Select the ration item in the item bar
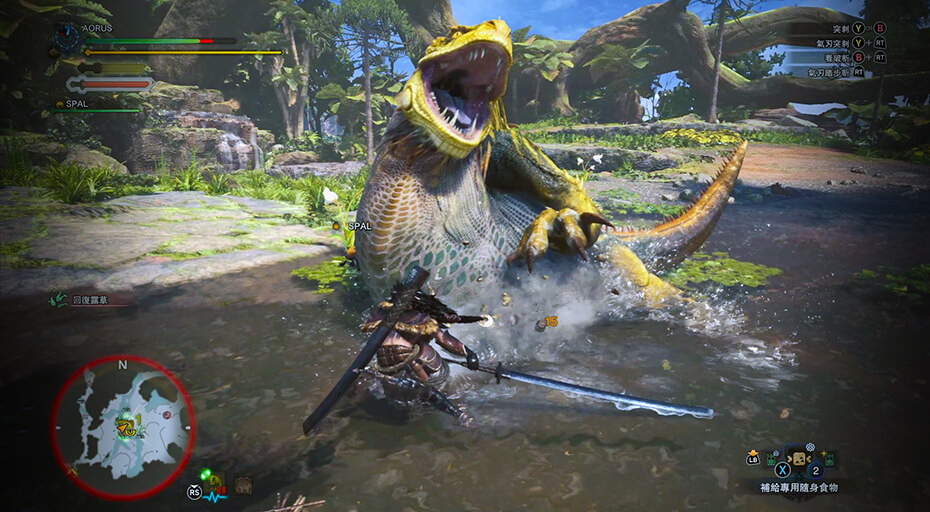The height and width of the screenshot is (512, 930). pyautogui.click(x=799, y=460)
